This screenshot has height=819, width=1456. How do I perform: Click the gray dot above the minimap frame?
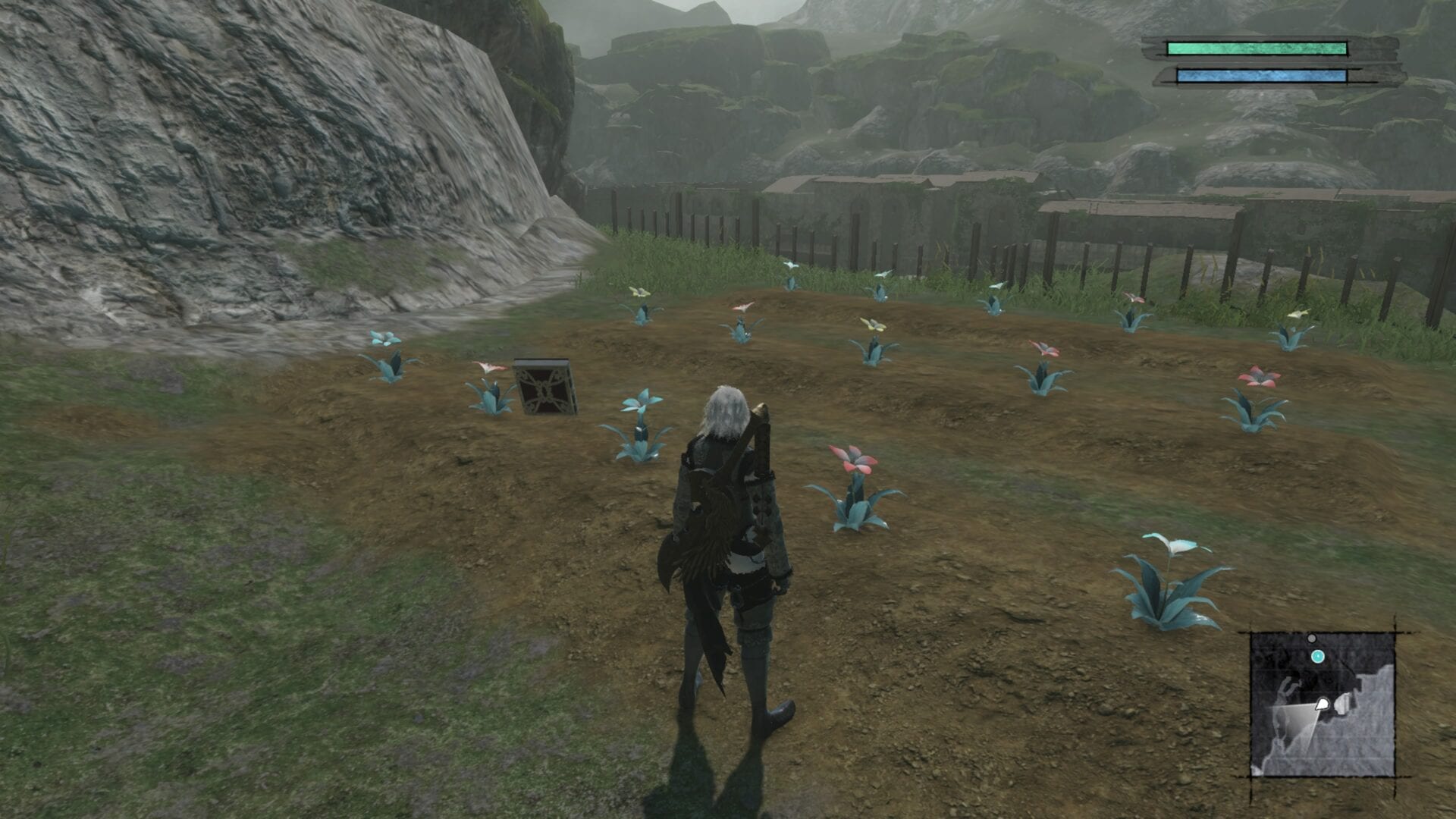1311,639
